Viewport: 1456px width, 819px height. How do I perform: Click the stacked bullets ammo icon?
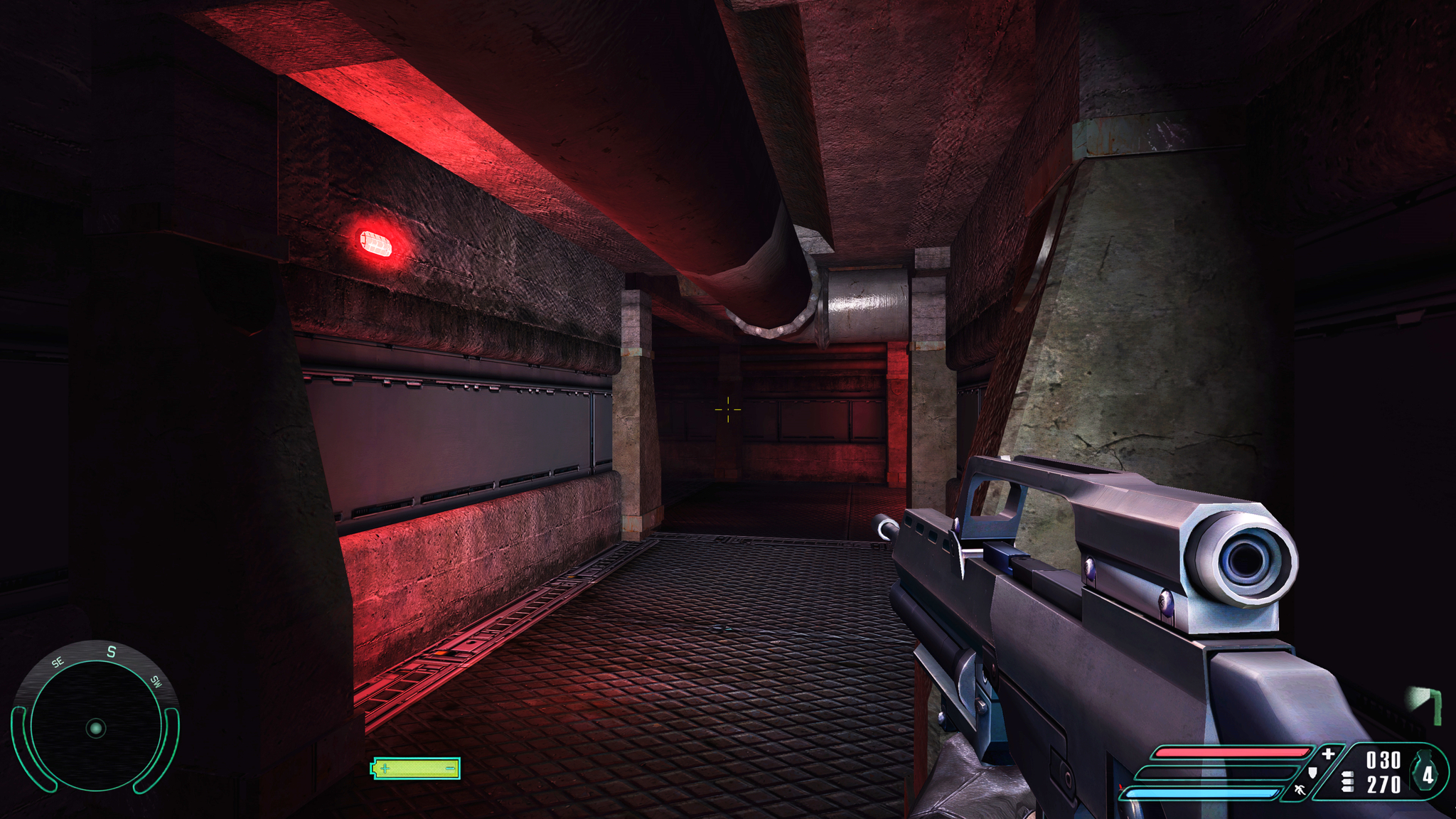(1347, 782)
